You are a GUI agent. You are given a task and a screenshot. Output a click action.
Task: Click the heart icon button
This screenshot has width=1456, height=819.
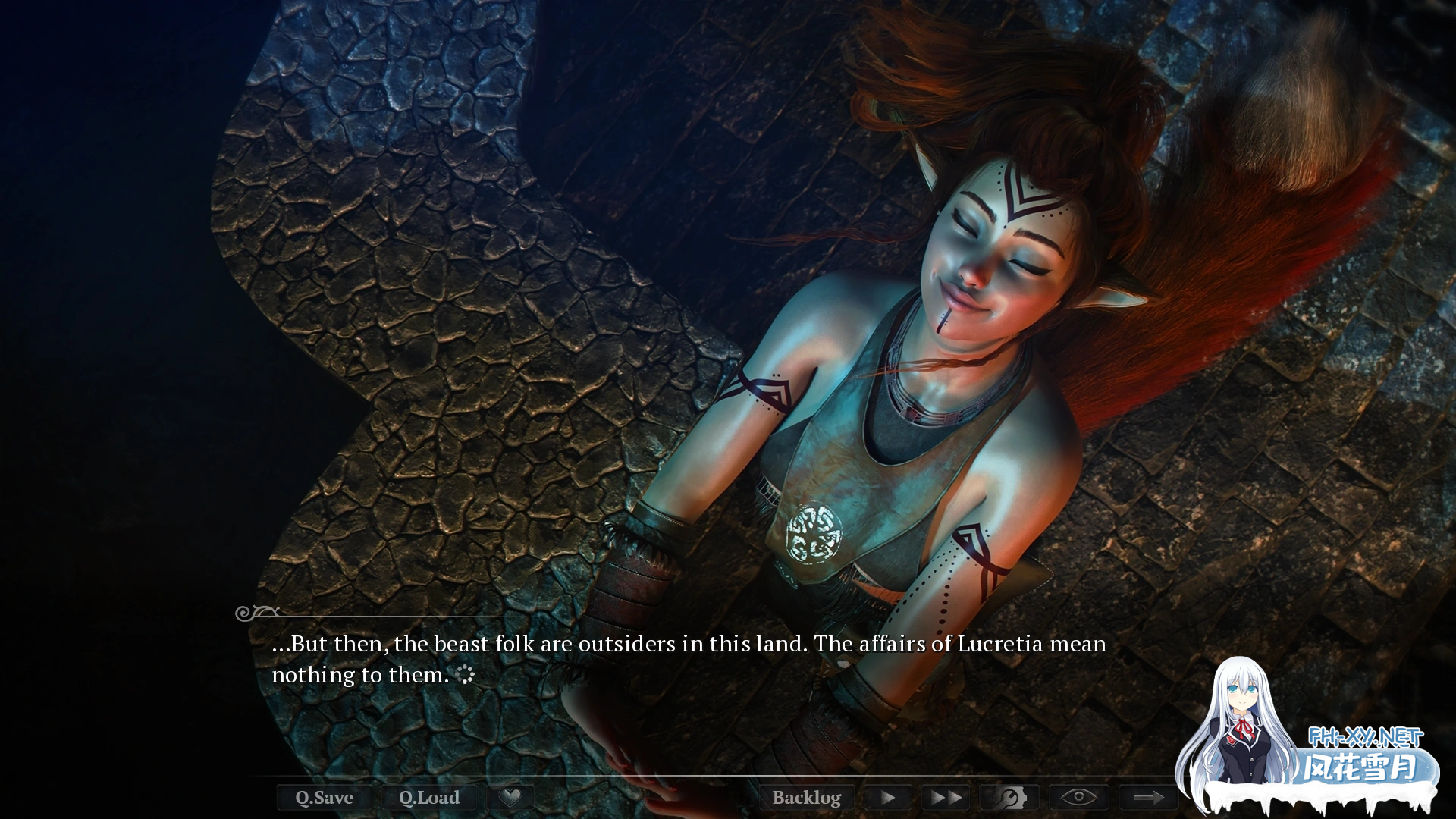click(x=511, y=797)
